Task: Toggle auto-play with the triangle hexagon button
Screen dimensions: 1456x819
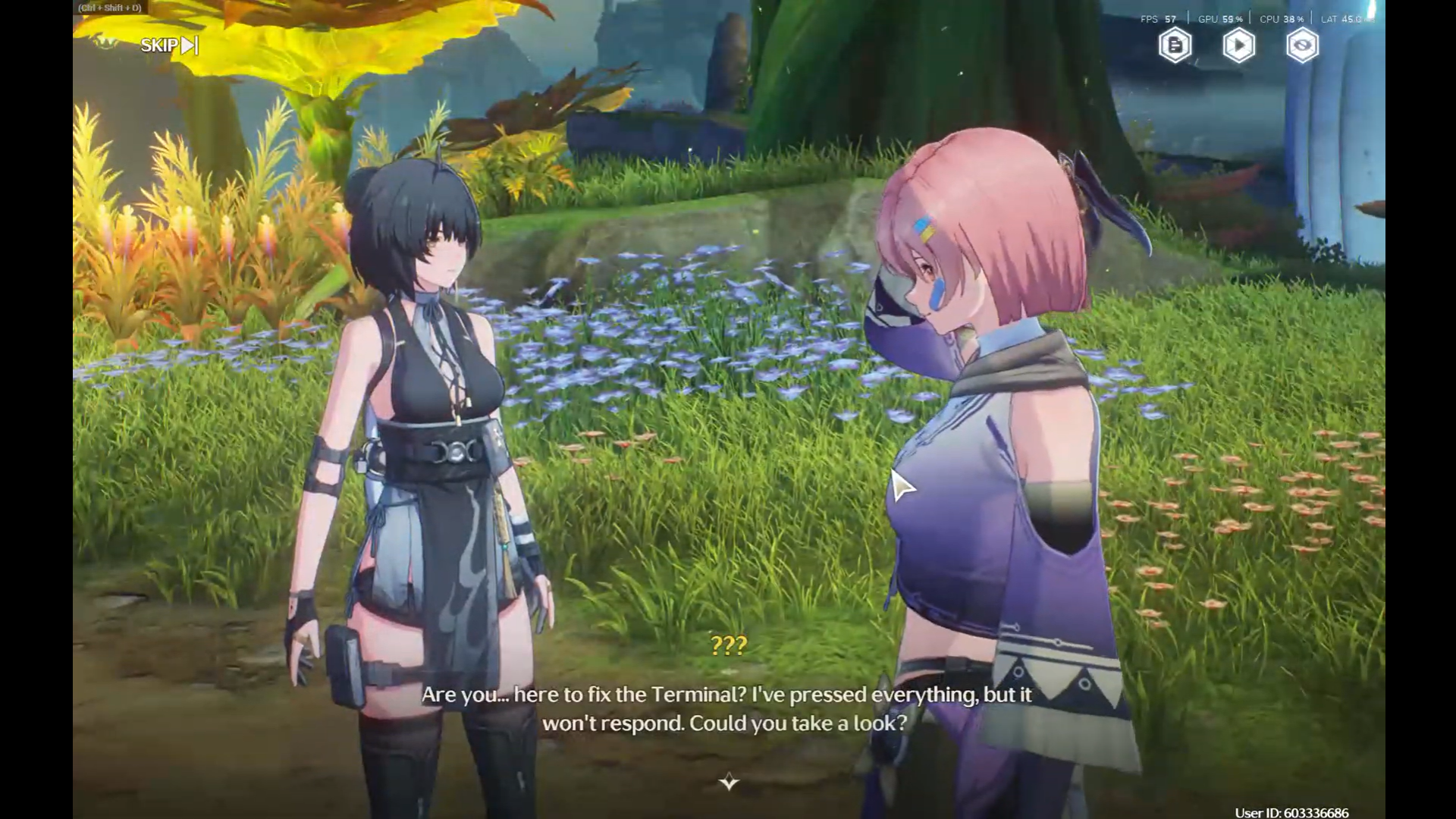Action: pyautogui.click(x=1238, y=45)
